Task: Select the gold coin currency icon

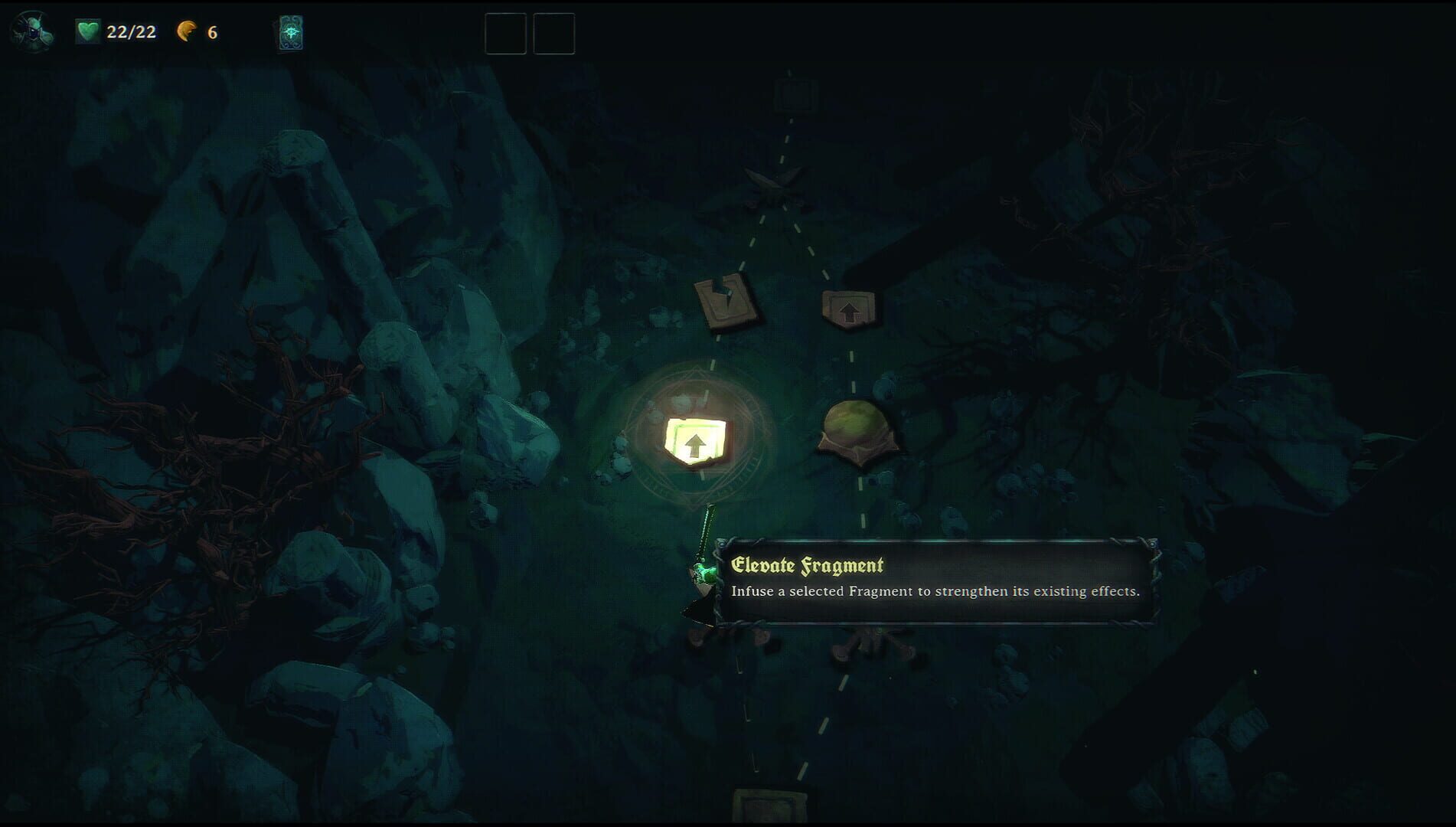Action: [x=186, y=32]
